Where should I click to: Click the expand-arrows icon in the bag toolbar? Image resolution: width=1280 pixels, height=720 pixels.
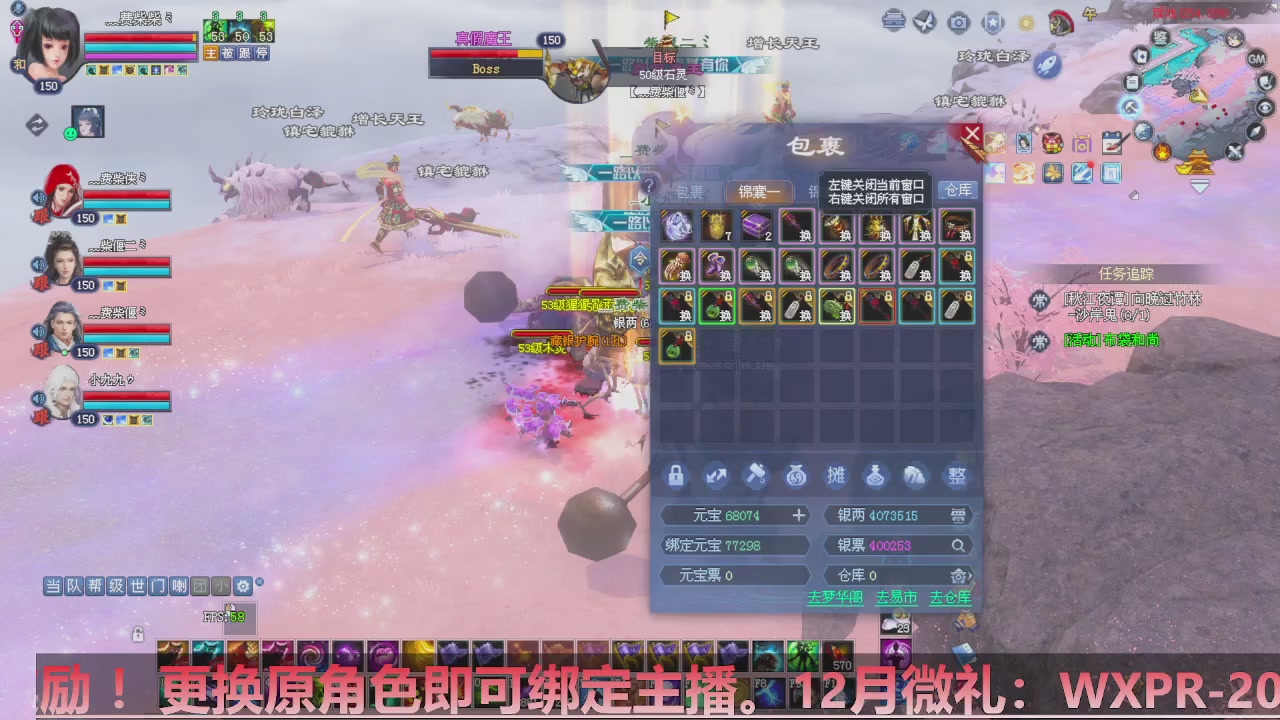(x=716, y=477)
